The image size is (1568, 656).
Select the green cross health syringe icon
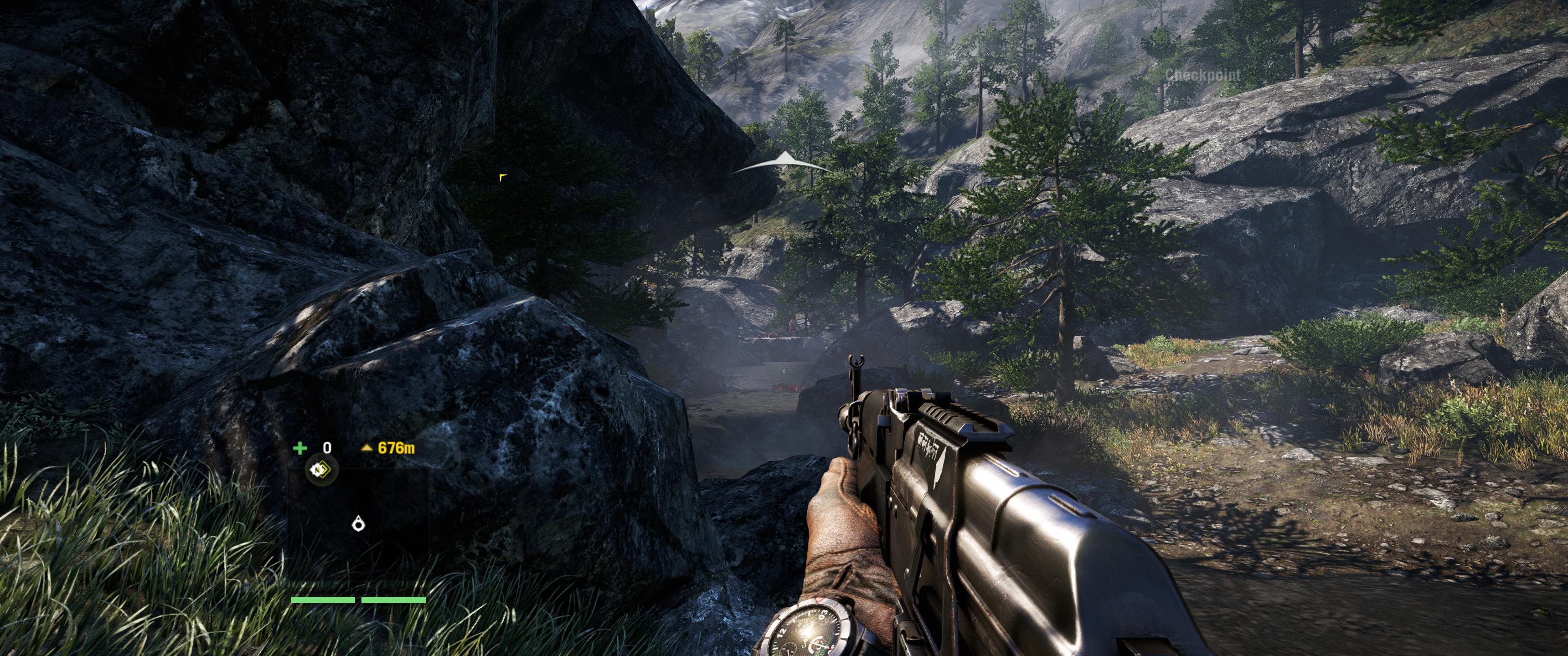coord(299,448)
